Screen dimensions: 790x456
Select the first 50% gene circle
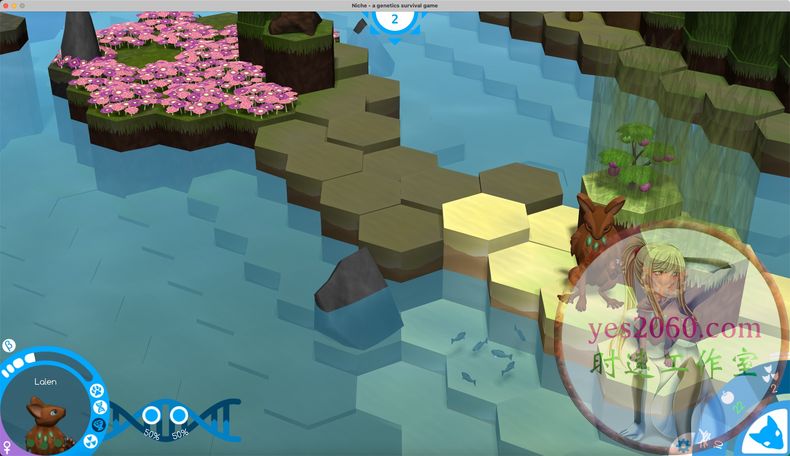pyautogui.click(x=152, y=415)
